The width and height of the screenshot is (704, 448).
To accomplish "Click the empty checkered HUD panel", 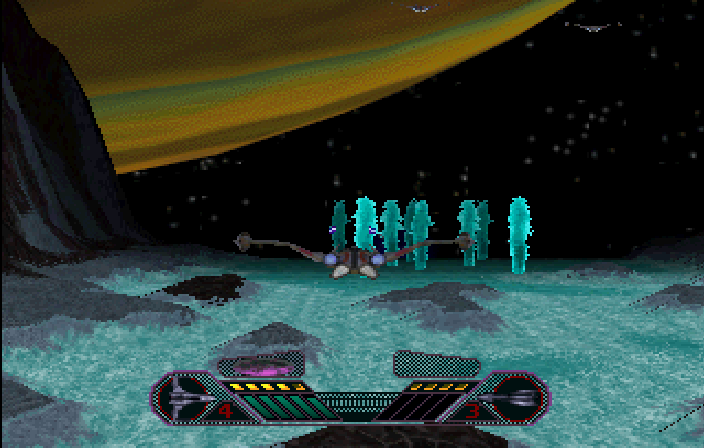I will click(x=432, y=363).
